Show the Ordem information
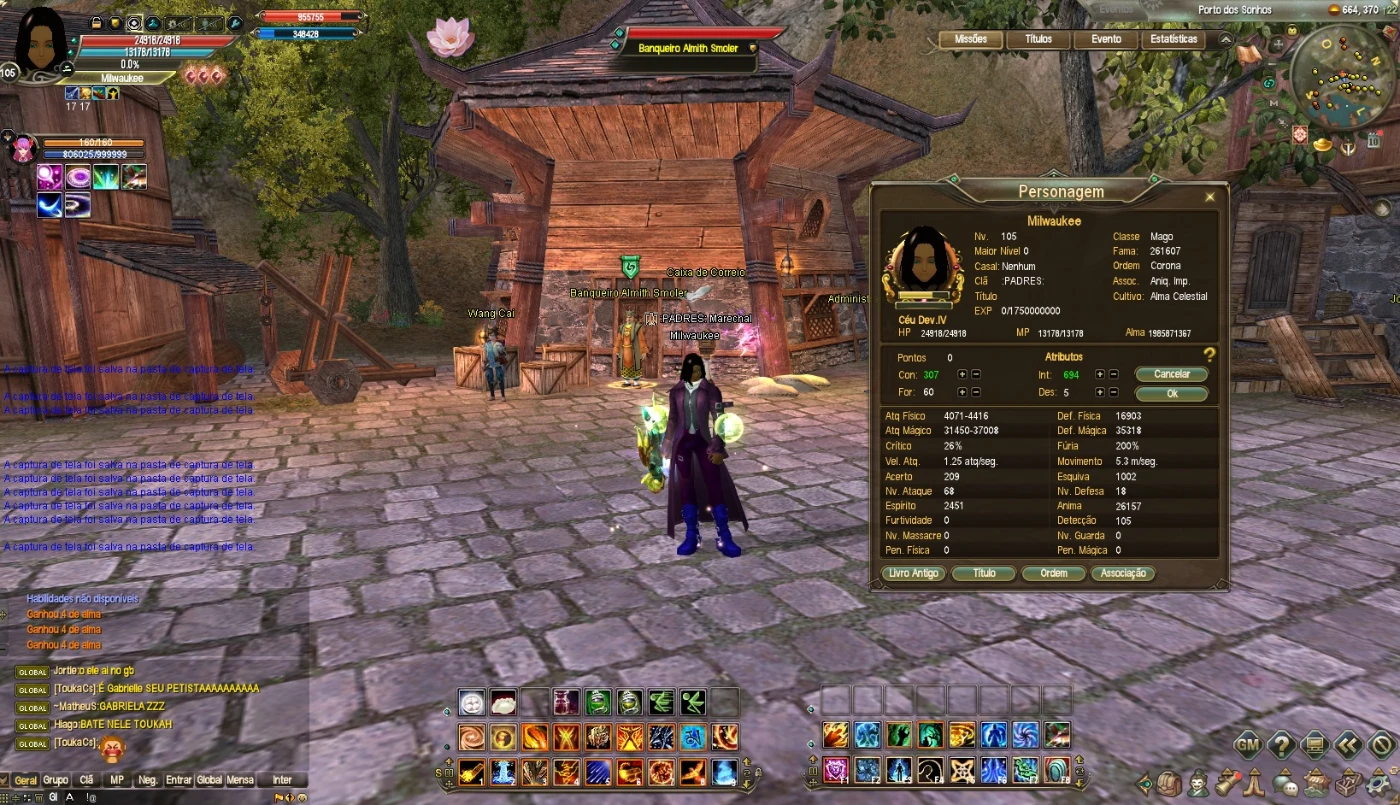 pyautogui.click(x=1054, y=574)
